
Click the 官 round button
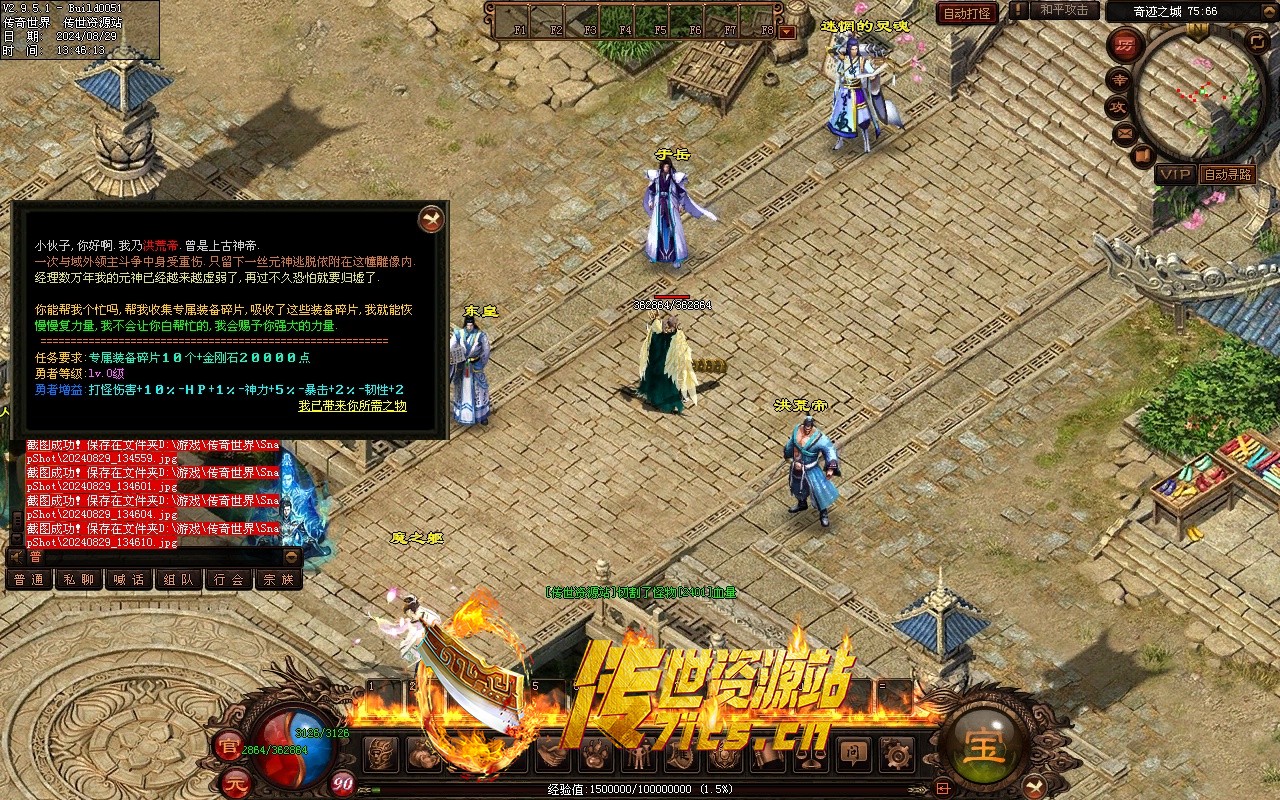click(x=228, y=745)
